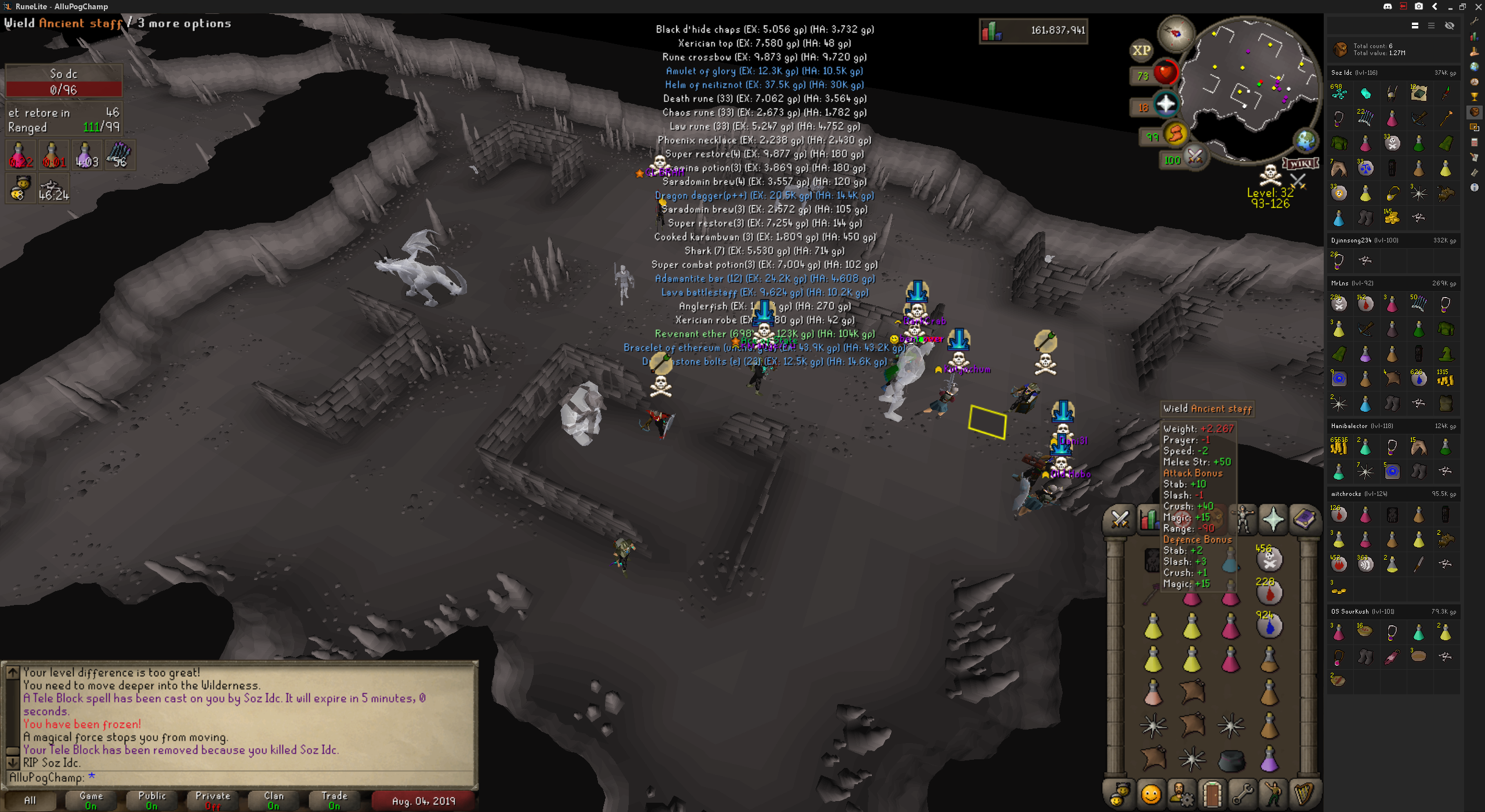
Task: Switch to the Prayer tab
Action: click(x=1273, y=519)
